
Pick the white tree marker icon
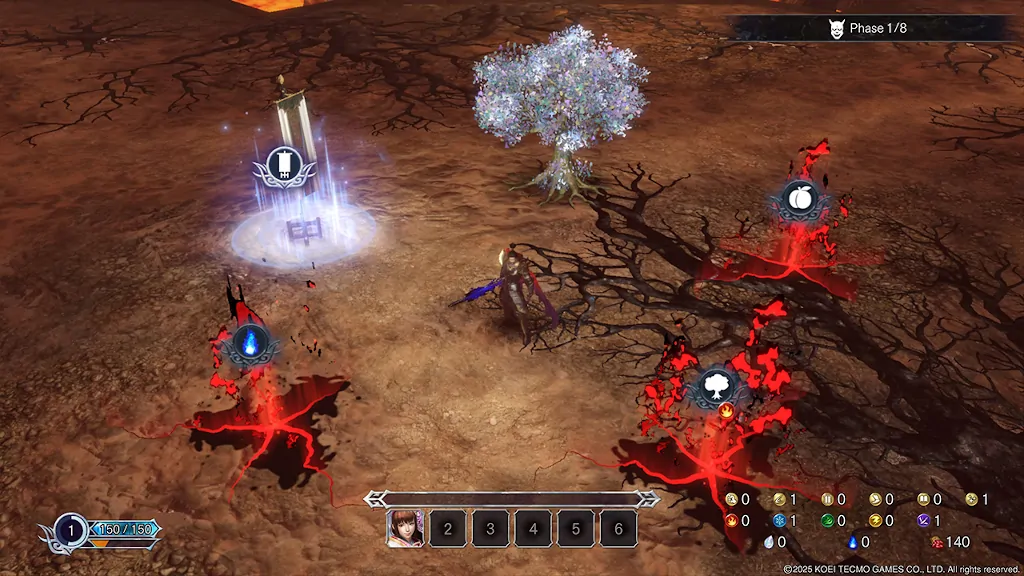[x=716, y=385]
